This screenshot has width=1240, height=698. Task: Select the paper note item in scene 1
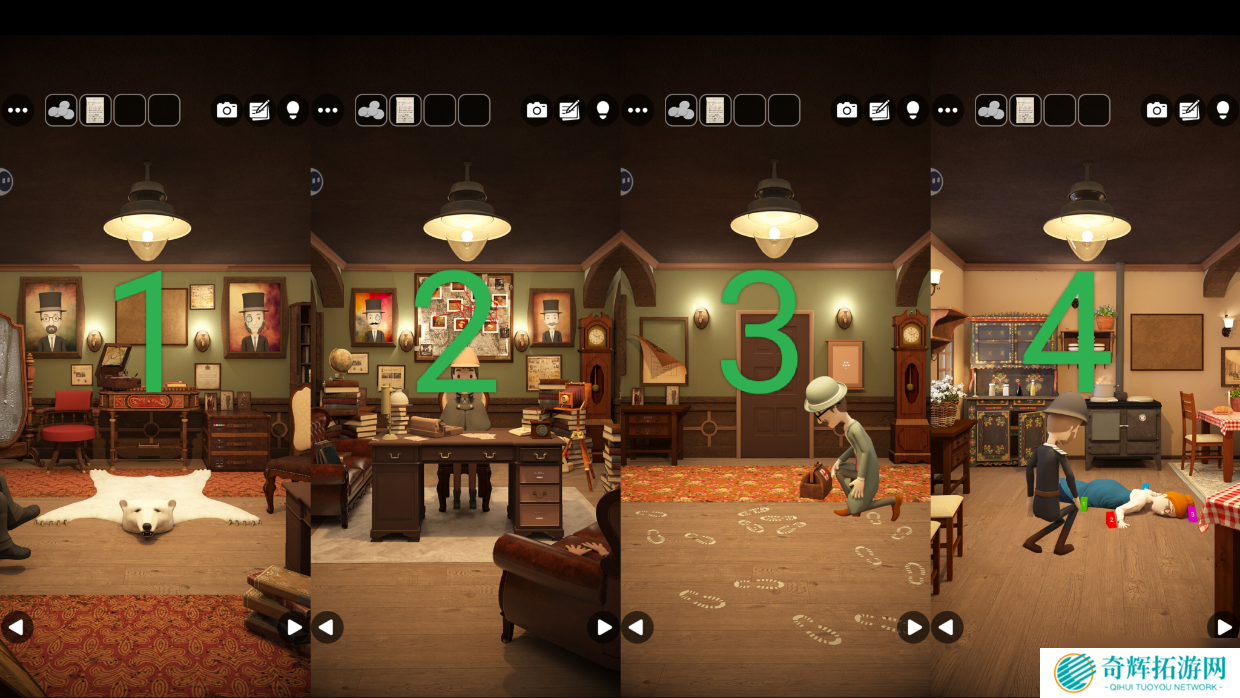coord(95,110)
